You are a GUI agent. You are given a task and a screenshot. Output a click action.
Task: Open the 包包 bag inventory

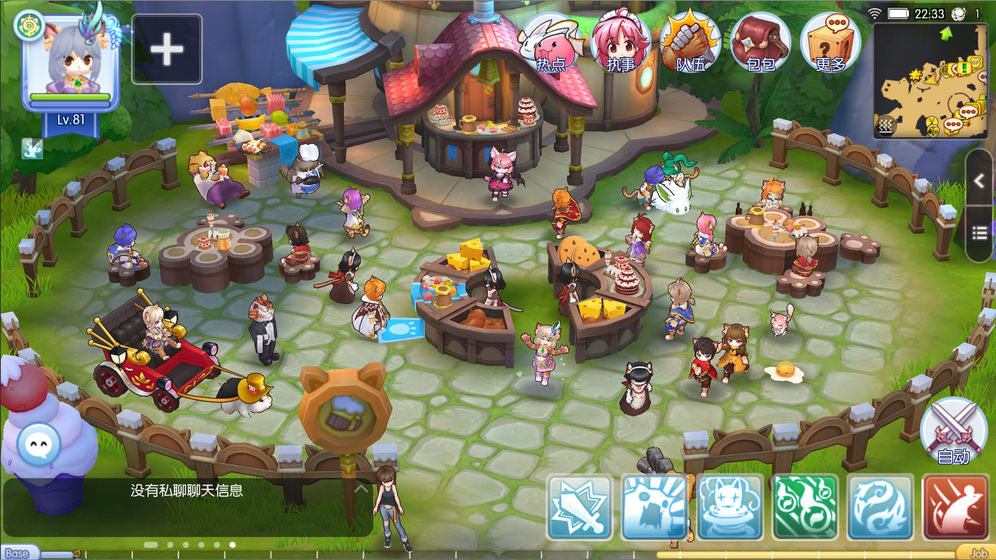coord(760,44)
